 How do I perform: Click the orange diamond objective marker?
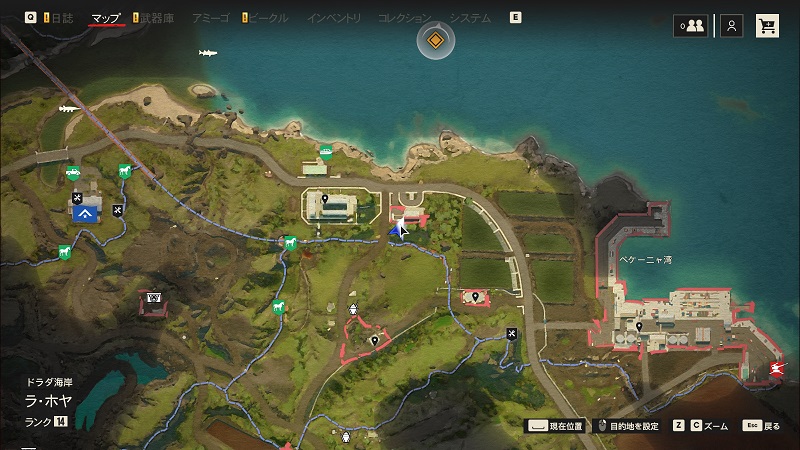436,41
